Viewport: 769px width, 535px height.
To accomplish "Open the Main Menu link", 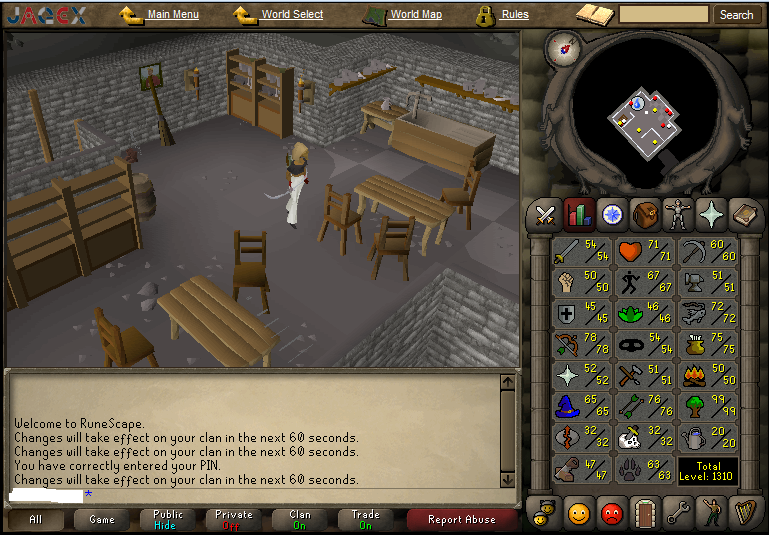I will tap(172, 15).
